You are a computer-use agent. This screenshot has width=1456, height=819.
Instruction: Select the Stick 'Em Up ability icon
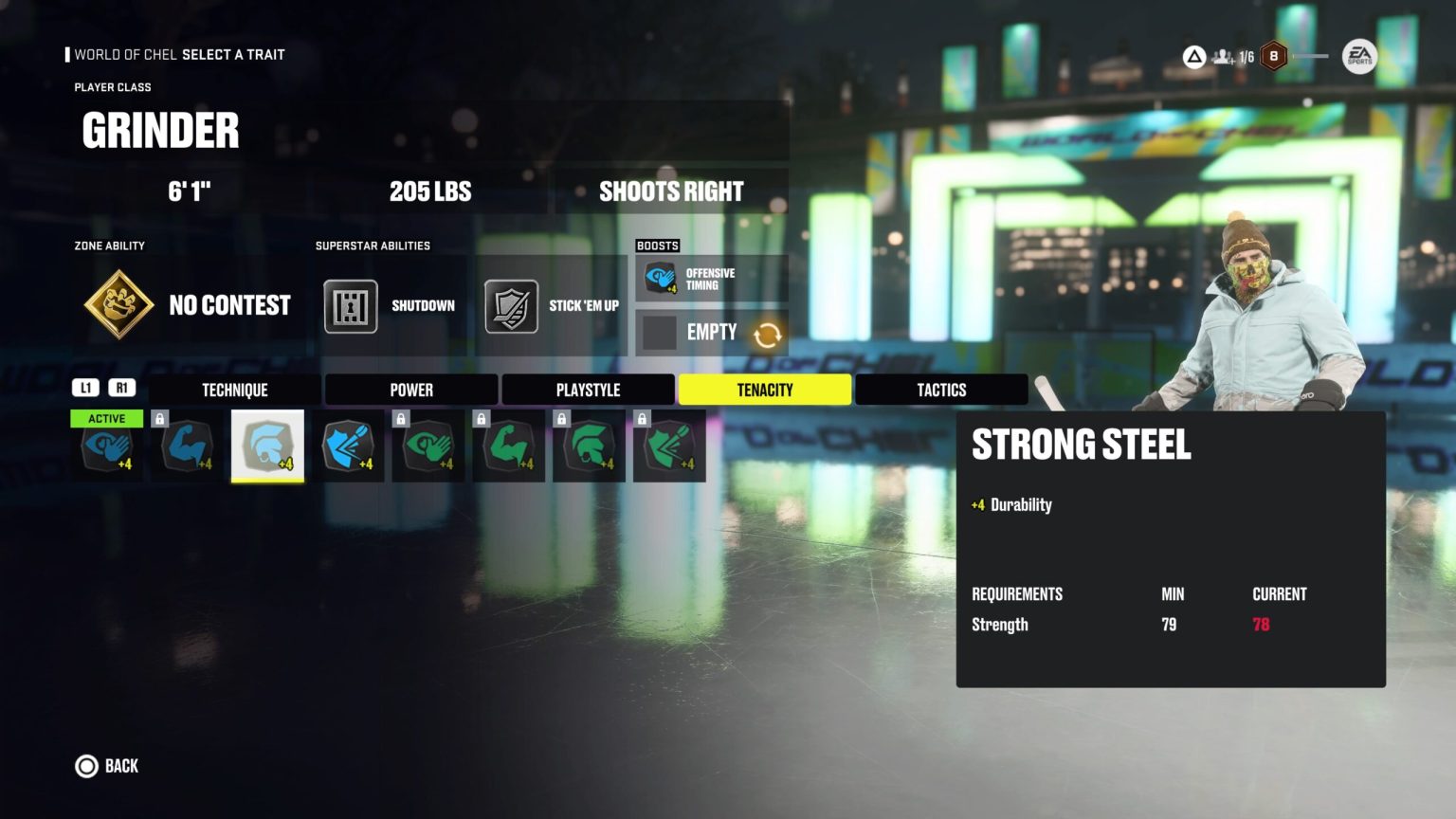pos(510,305)
